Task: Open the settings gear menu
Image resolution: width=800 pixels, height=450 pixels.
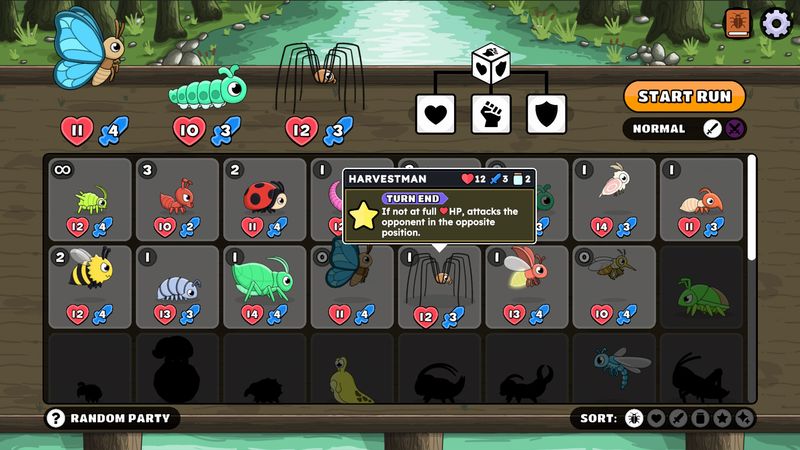Action: point(776,22)
